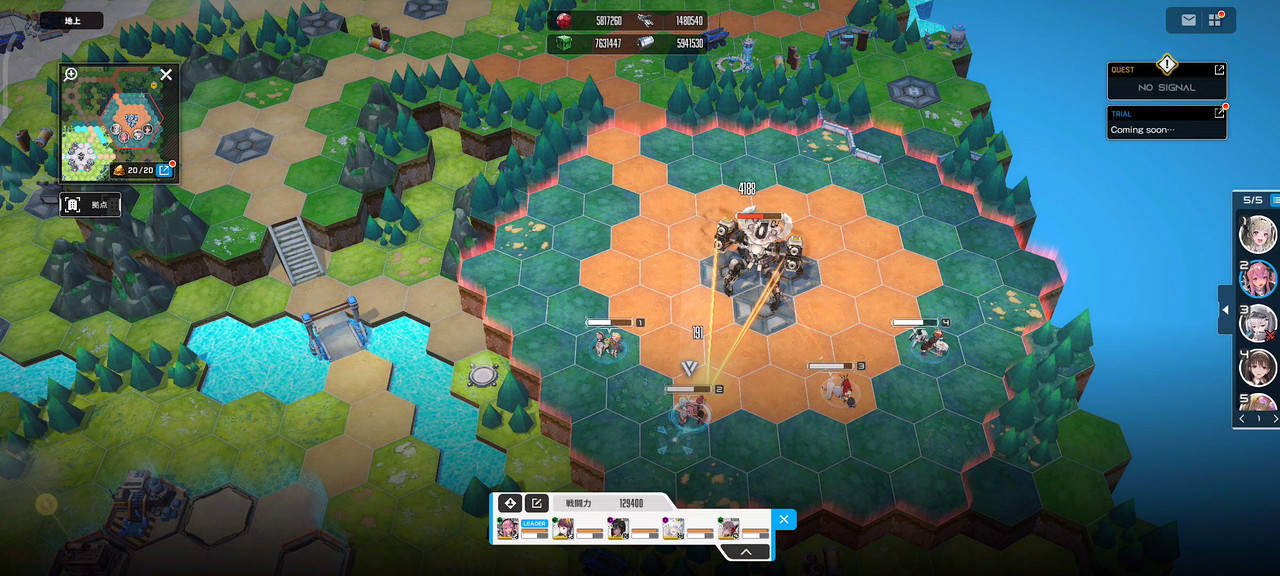This screenshot has width=1280, height=576.
Task: Open the 20/20 resource pop-out button
Action: point(165,170)
